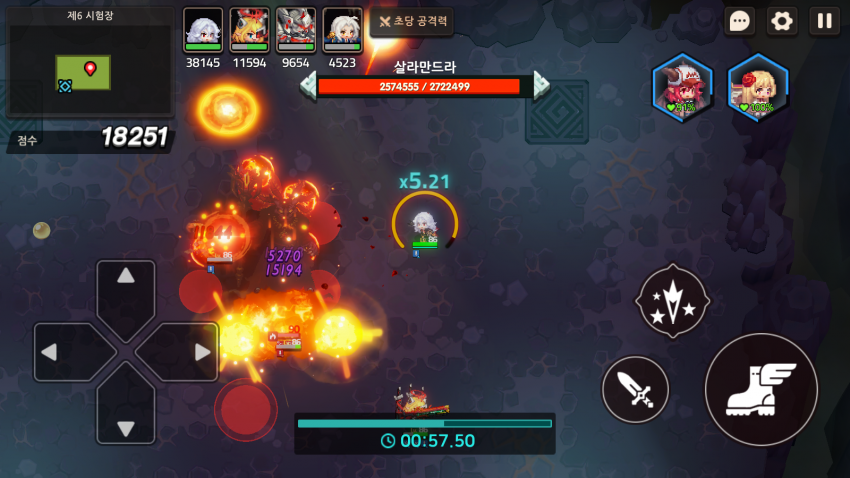Switch to the blonde hero with red flower

(x=757, y=88)
